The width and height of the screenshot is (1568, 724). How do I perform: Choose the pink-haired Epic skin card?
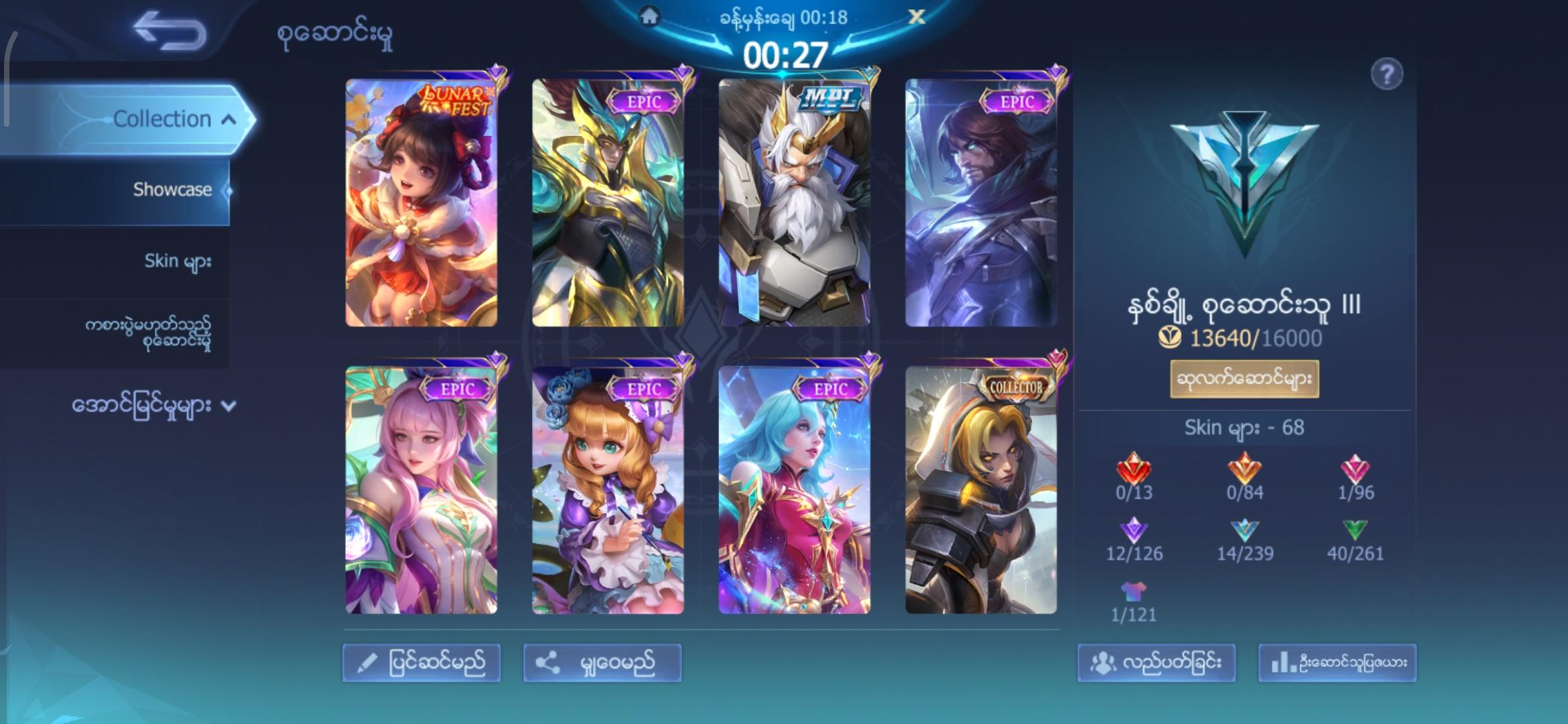coord(421,489)
